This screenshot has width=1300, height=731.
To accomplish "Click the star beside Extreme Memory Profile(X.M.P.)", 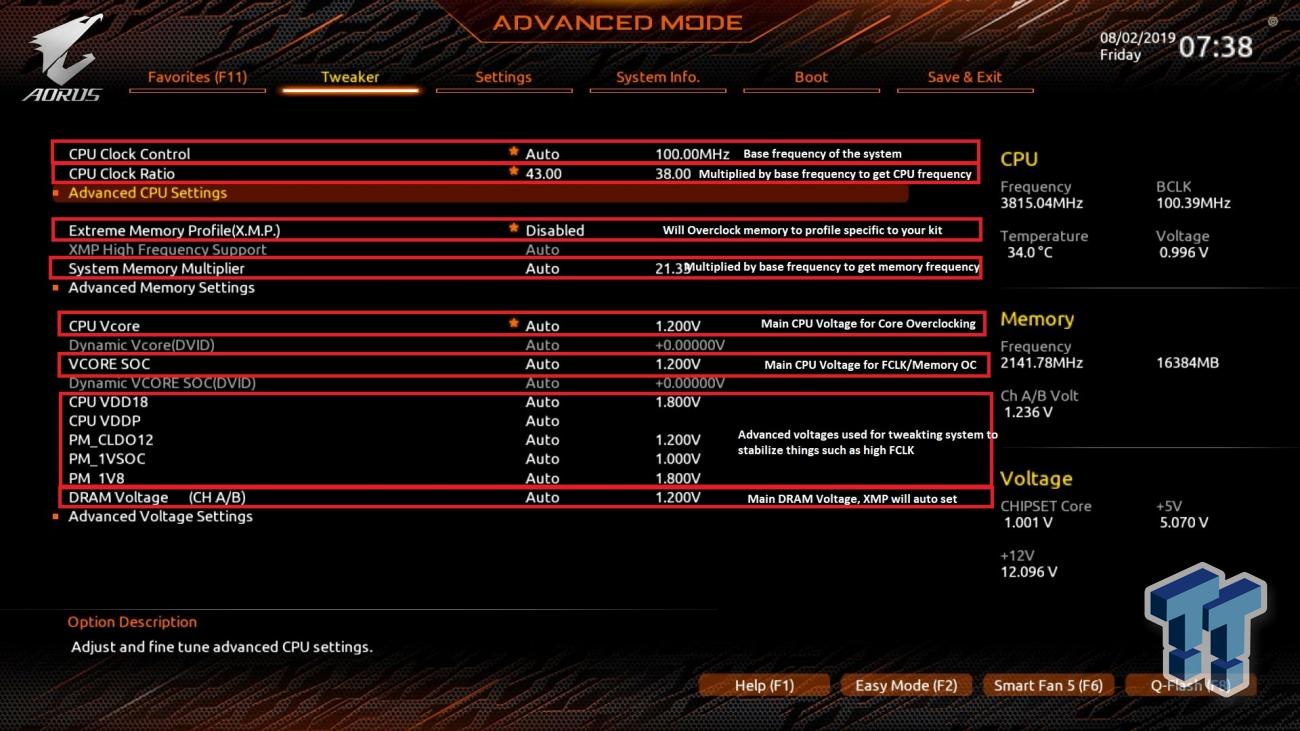I will (513, 230).
